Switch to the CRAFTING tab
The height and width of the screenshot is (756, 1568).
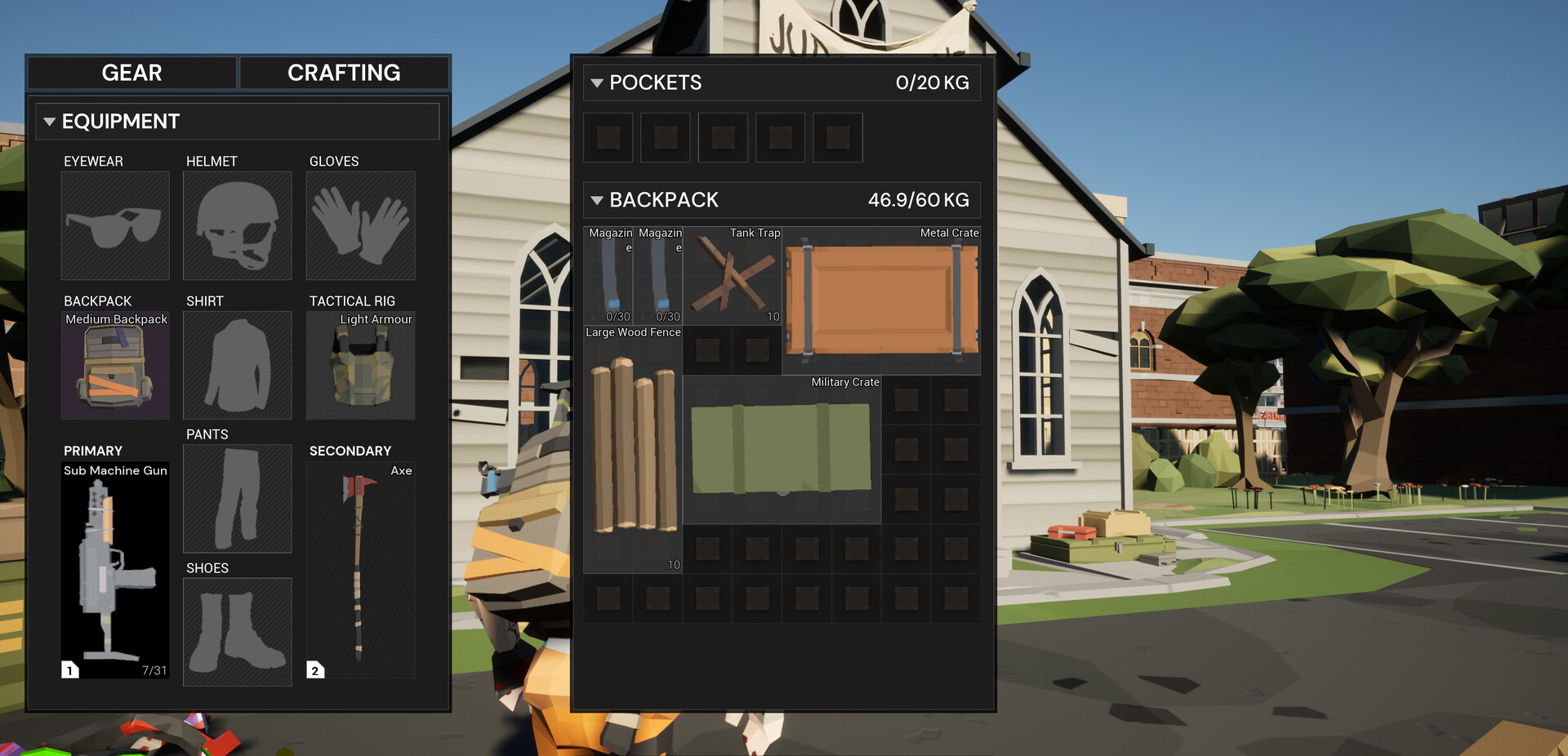point(343,73)
